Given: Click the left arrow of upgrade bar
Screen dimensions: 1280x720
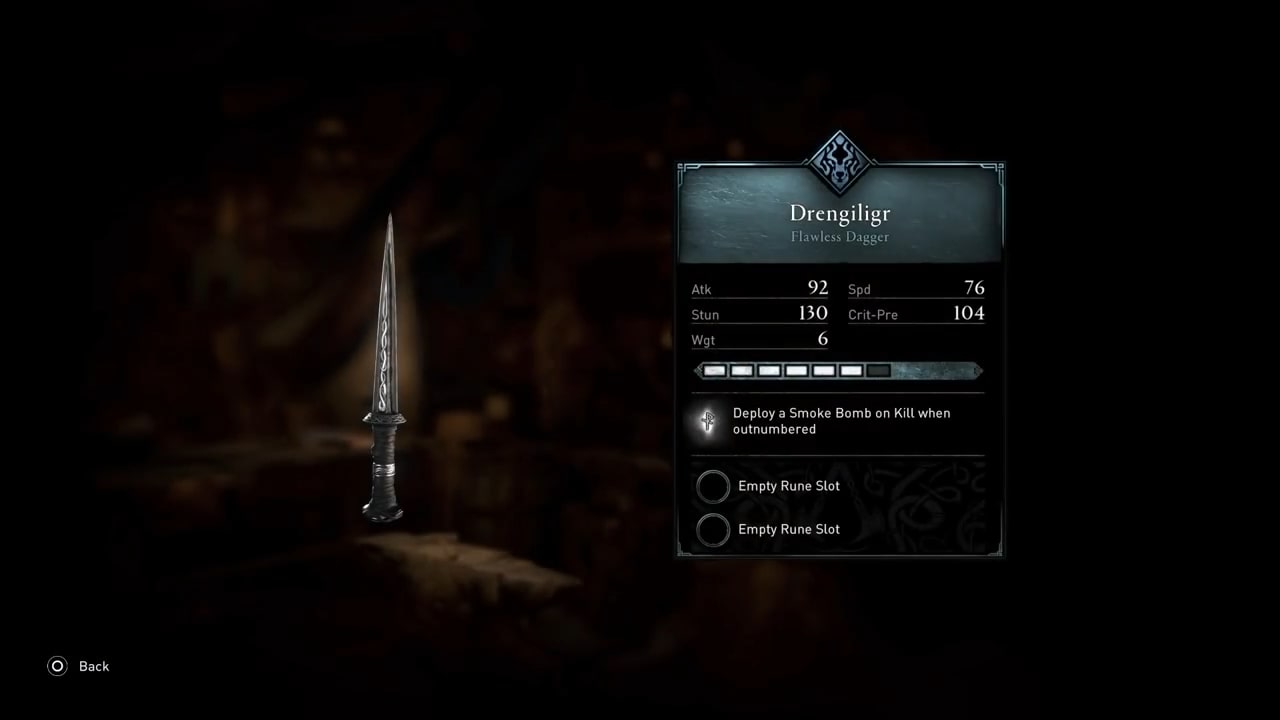Looking at the screenshot, I should click(x=698, y=370).
